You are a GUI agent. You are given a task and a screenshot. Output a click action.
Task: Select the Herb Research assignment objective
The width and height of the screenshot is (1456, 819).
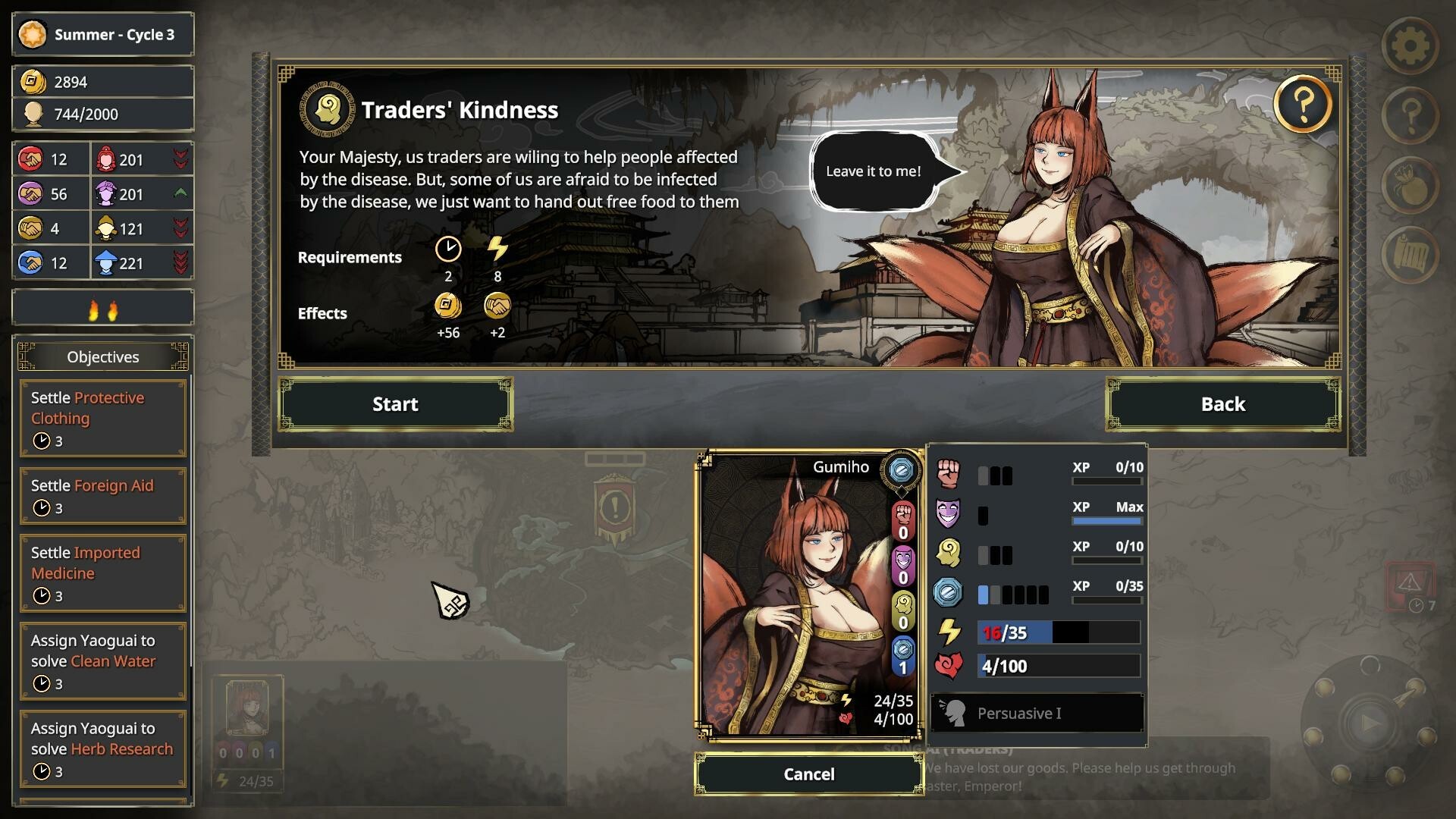pyautogui.click(x=103, y=748)
